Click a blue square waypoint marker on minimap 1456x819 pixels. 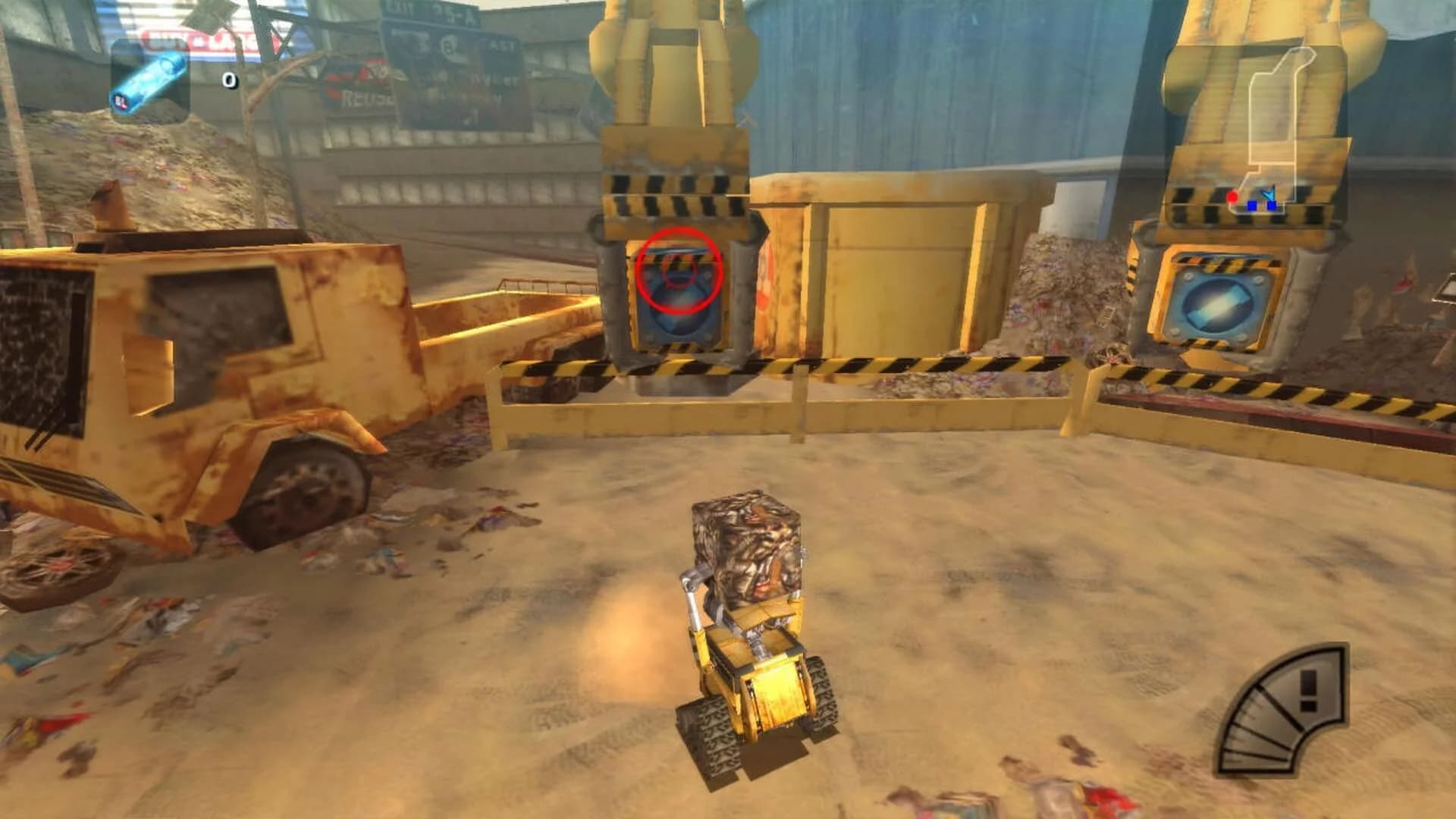(1252, 206)
